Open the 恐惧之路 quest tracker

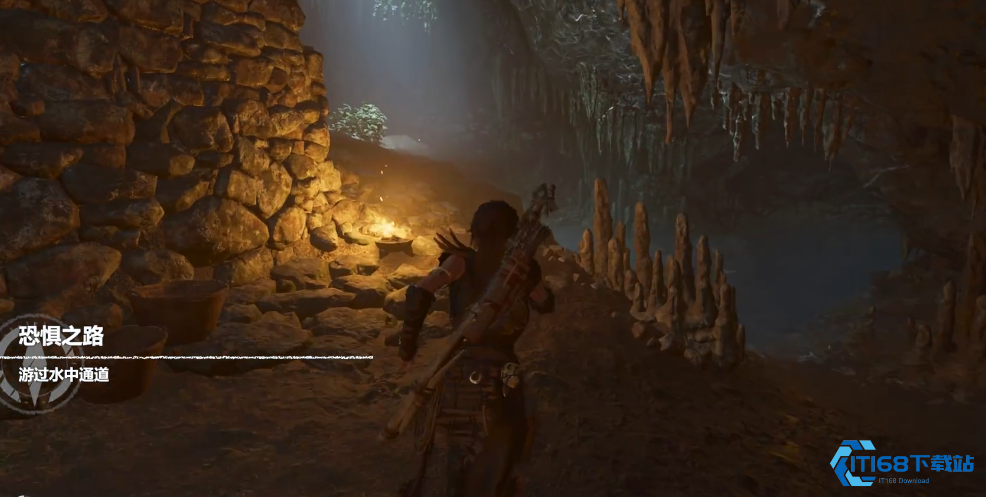pyautogui.click(x=62, y=336)
